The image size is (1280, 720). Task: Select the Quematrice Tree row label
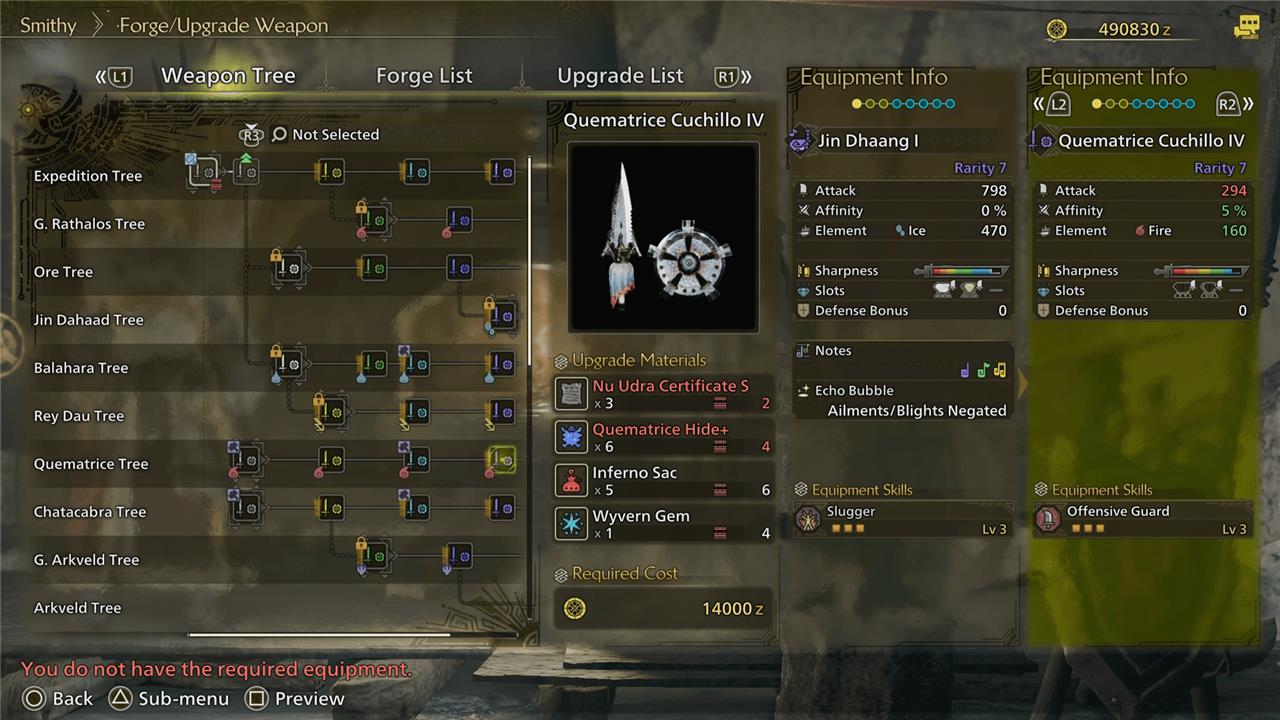[91, 464]
